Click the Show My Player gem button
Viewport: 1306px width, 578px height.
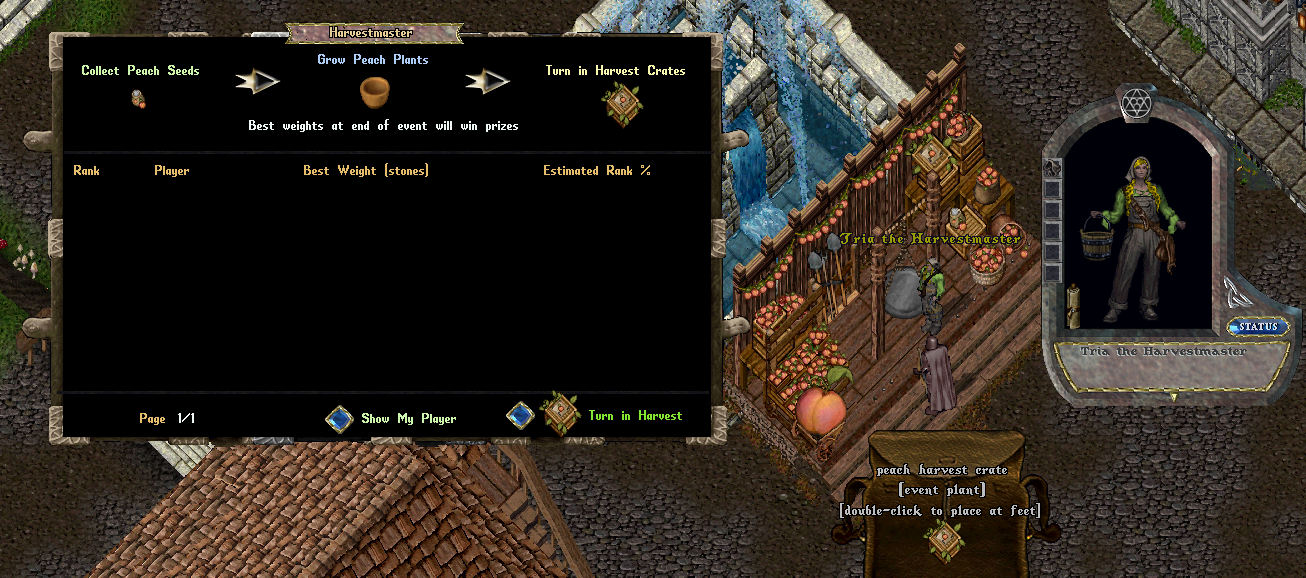click(339, 419)
